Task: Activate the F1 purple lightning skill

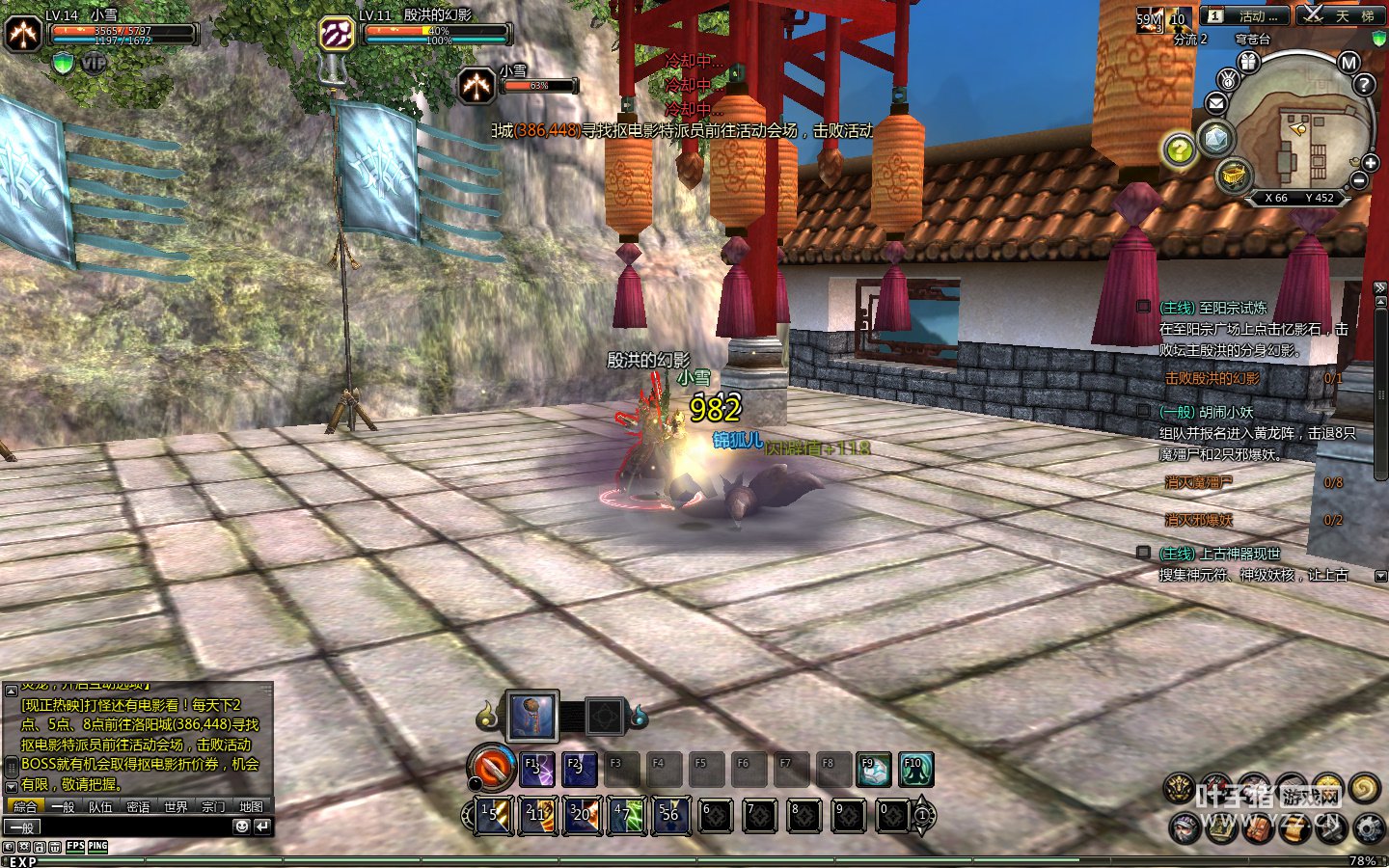Action: point(537,769)
